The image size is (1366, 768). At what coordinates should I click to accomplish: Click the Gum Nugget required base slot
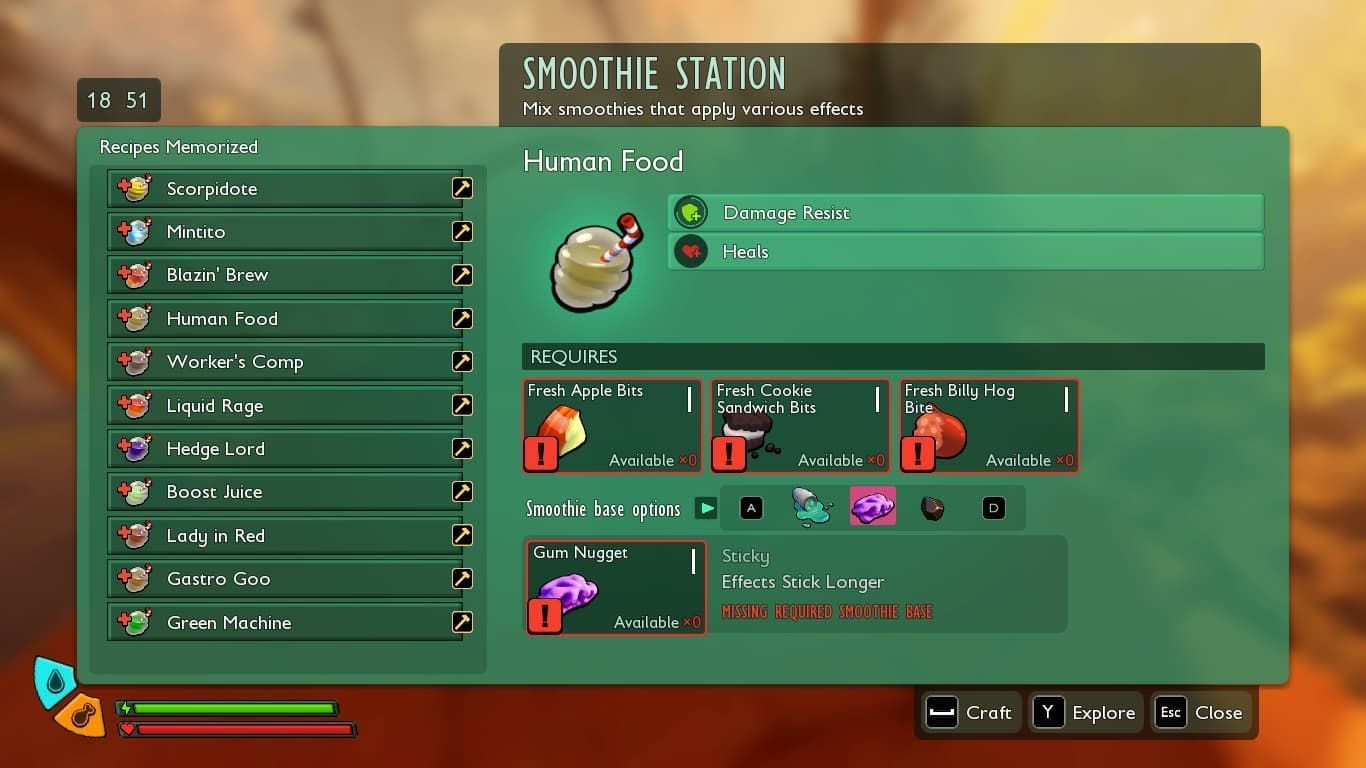click(616, 587)
